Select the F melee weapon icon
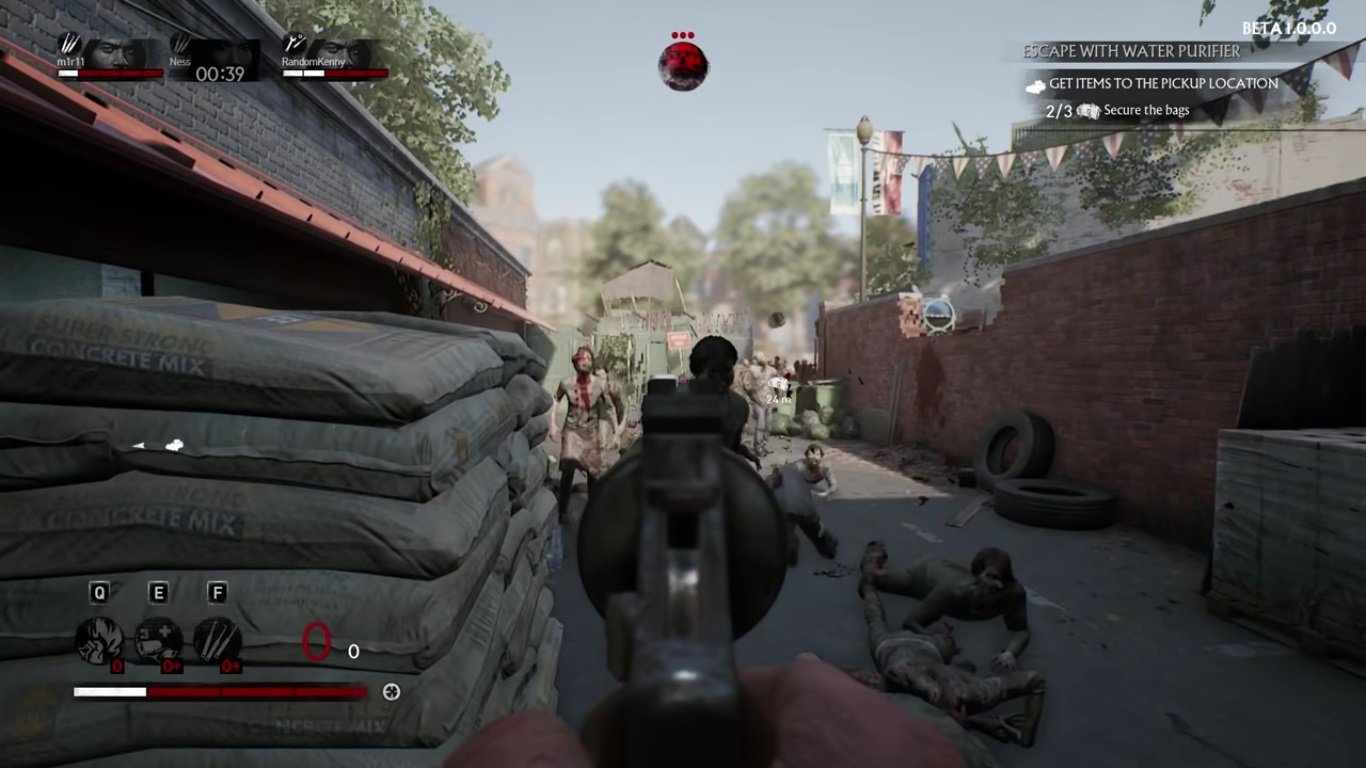1366x768 pixels. click(217, 641)
